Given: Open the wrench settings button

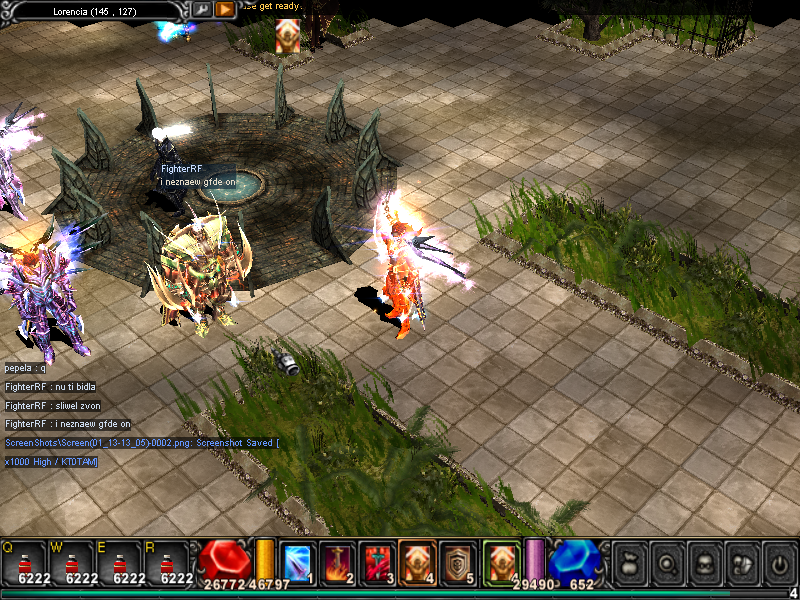Looking at the screenshot, I should (x=201, y=9).
